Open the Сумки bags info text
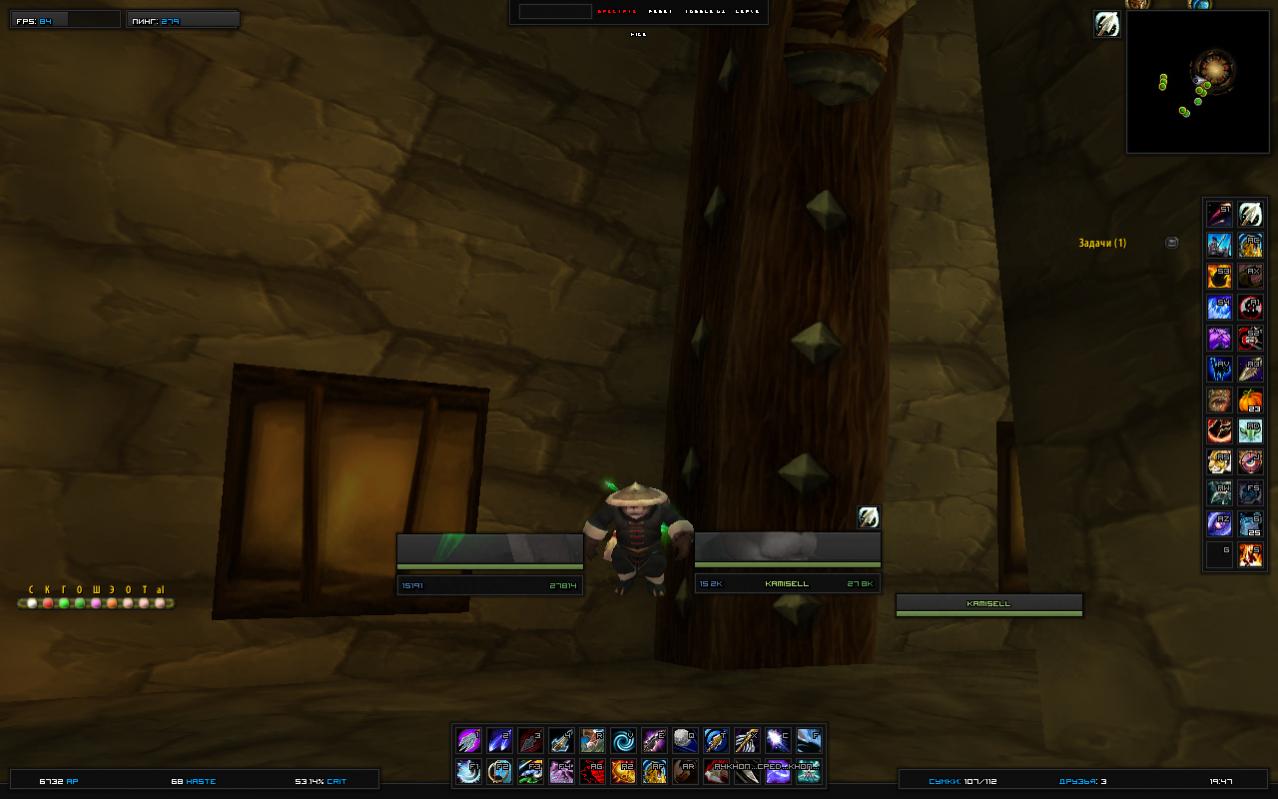Viewport: 1278px width, 799px height. pyautogui.click(x=962, y=781)
